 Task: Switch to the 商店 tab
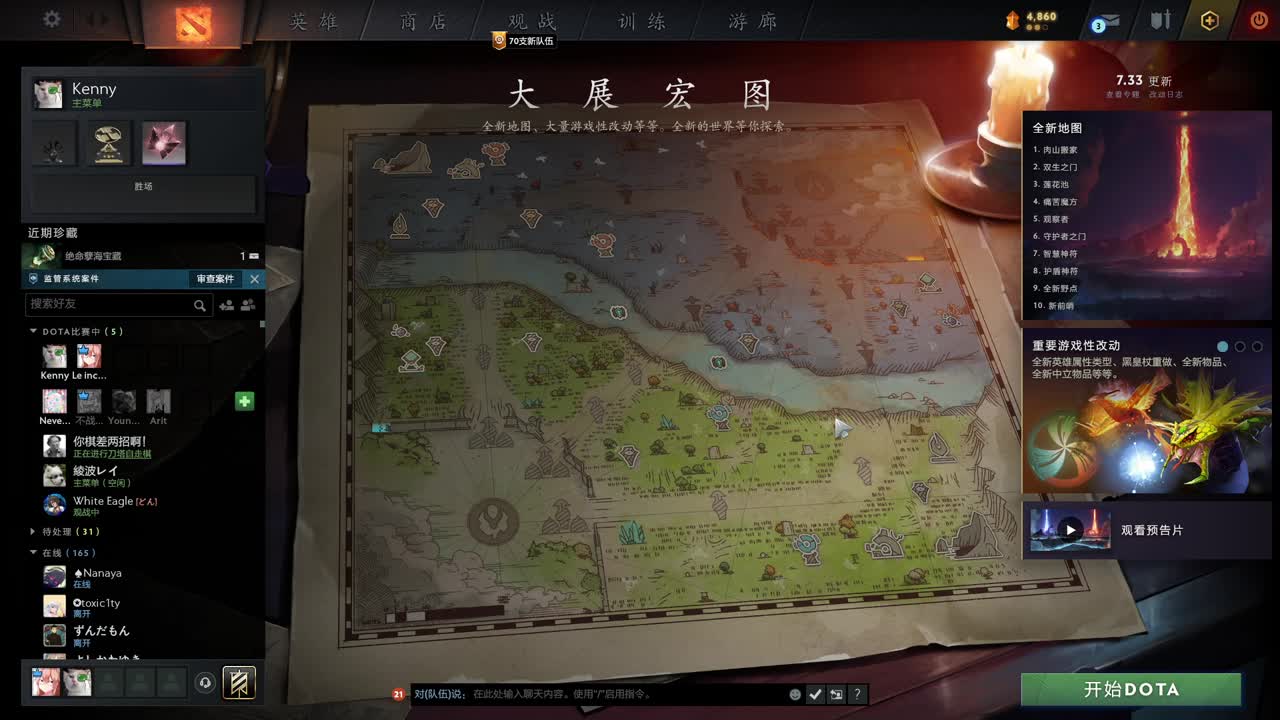pyautogui.click(x=422, y=21)
